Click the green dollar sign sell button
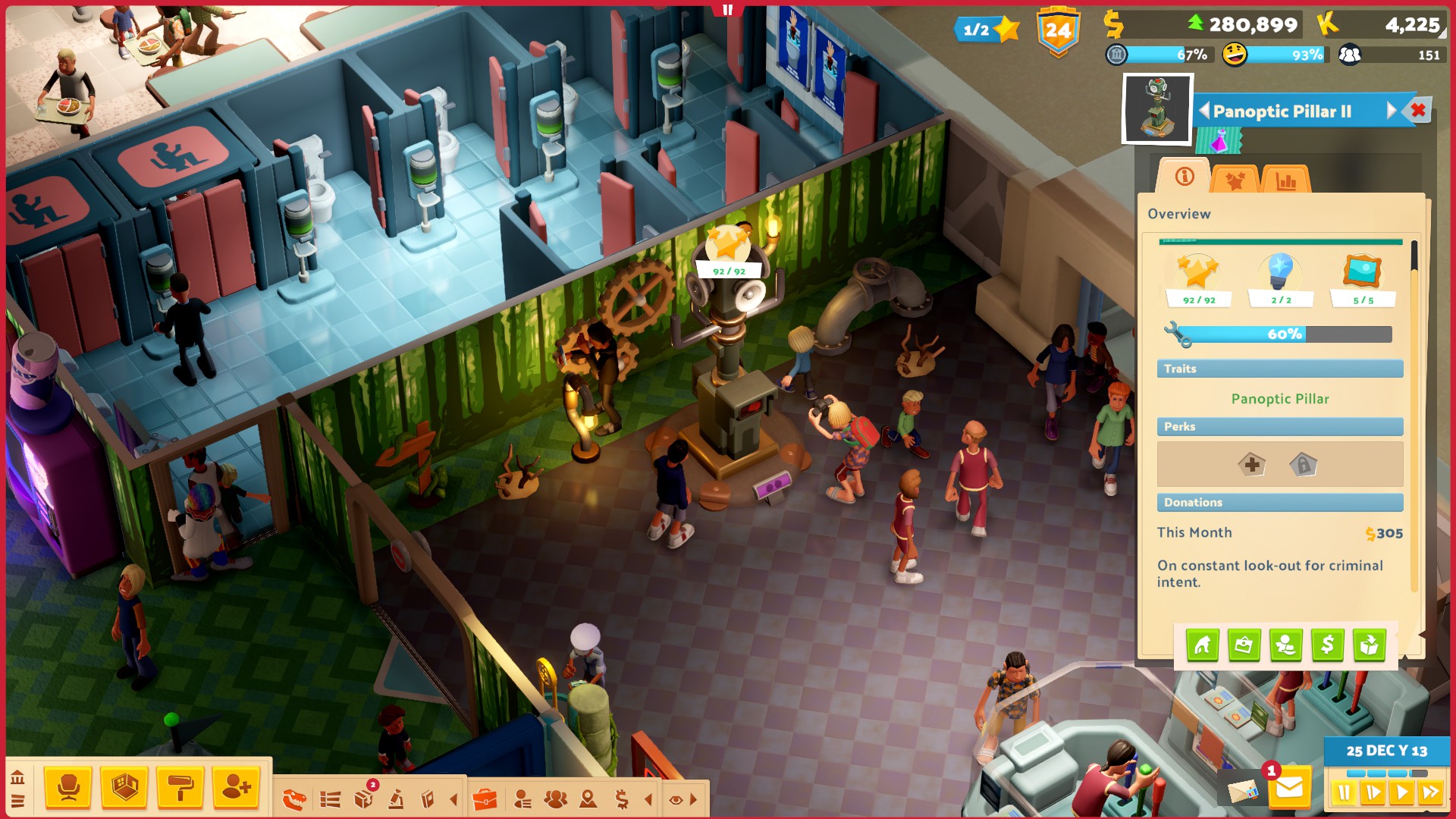The image size is (1456, 819). point(1327,645)
